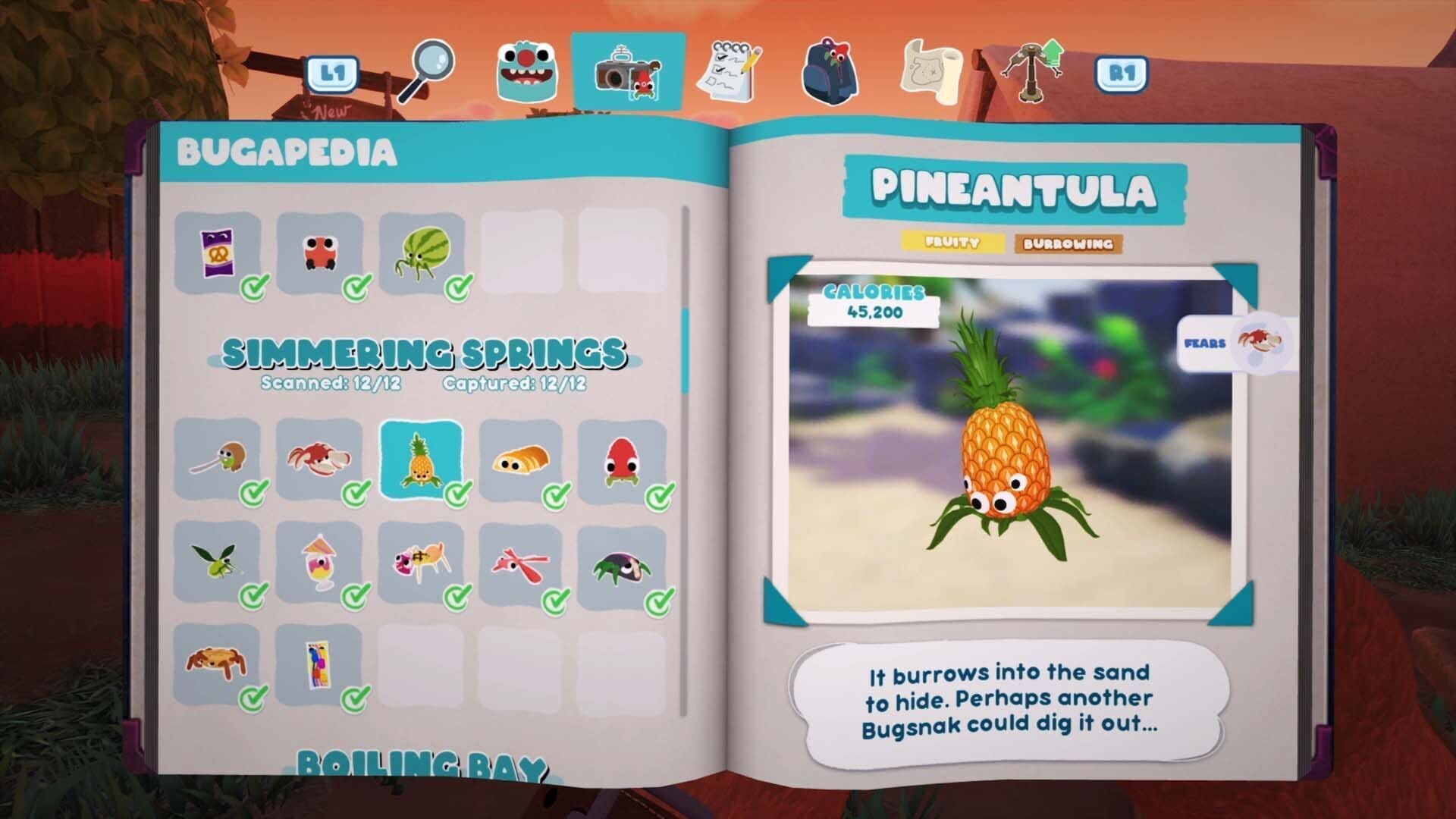Open the upgrade tab with green arrow
Screen dimensions: 1456x819
1033,71
